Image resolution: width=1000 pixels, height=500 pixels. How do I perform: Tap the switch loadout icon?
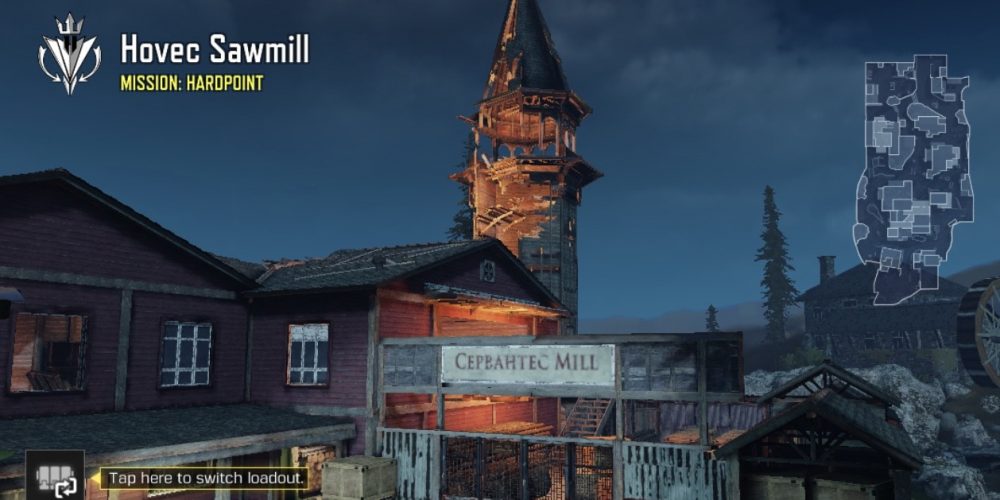(x=54, y=478)
